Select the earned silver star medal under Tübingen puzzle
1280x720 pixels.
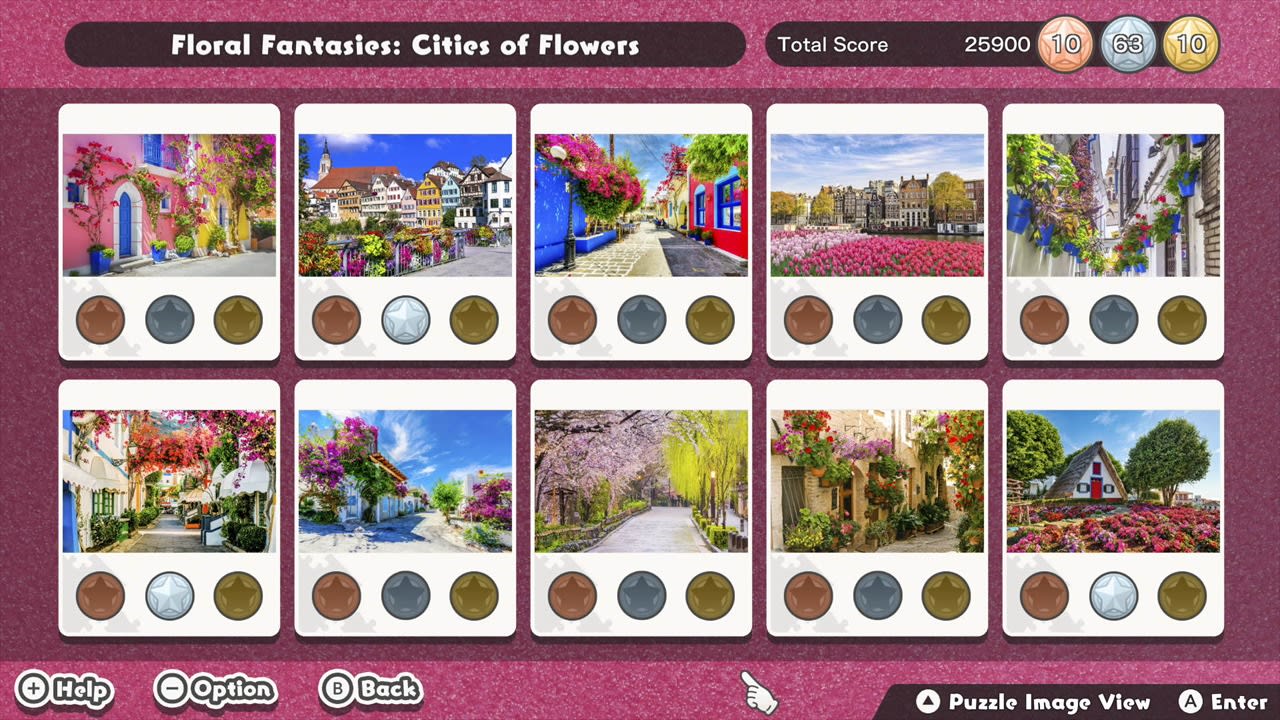coord(405,318)
